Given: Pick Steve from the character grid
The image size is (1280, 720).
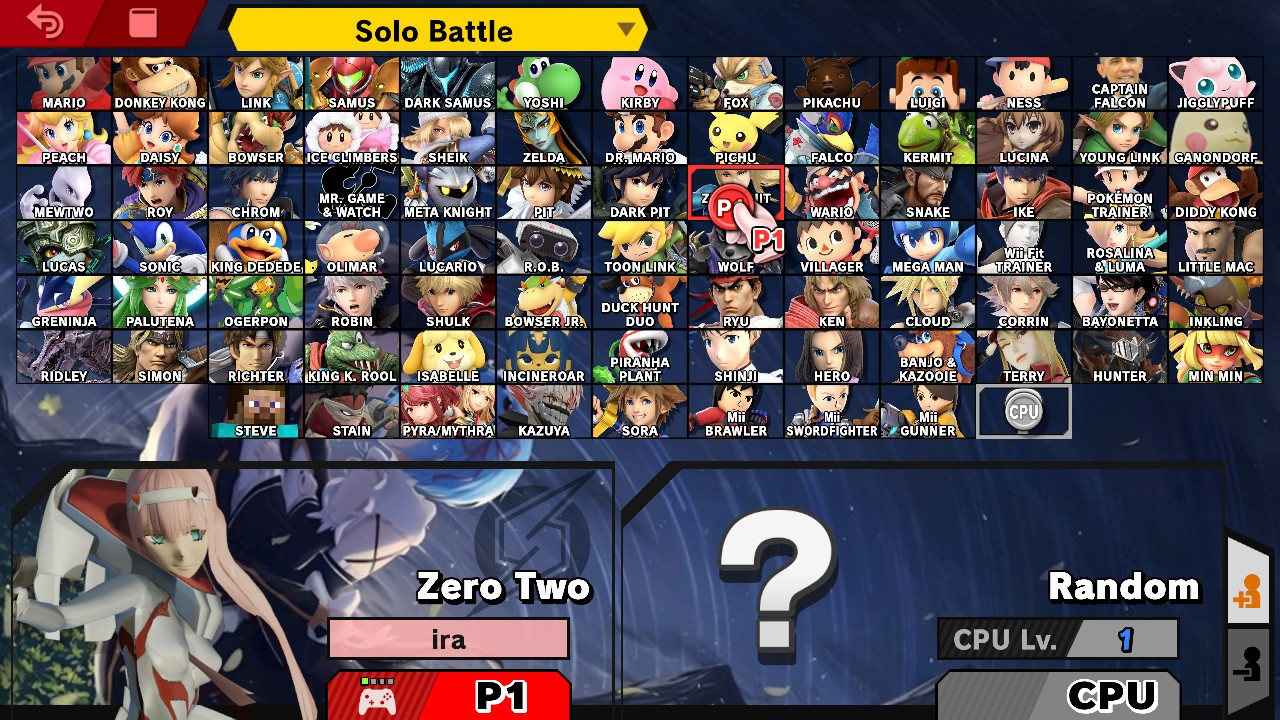Looking at the screenshot, I should 255,412.
